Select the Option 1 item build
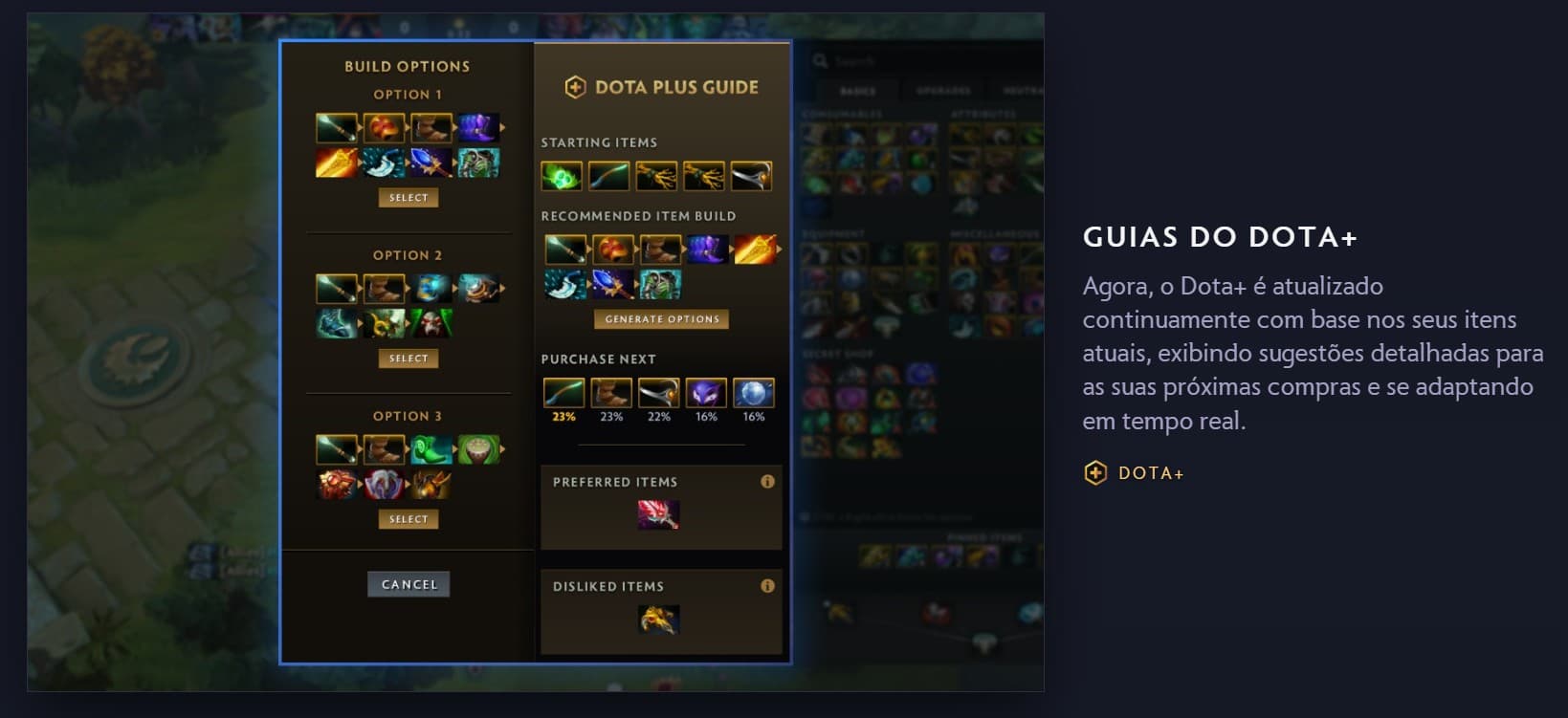The width and height of the screenshot is (1568, 718). [x=409, y=197]
